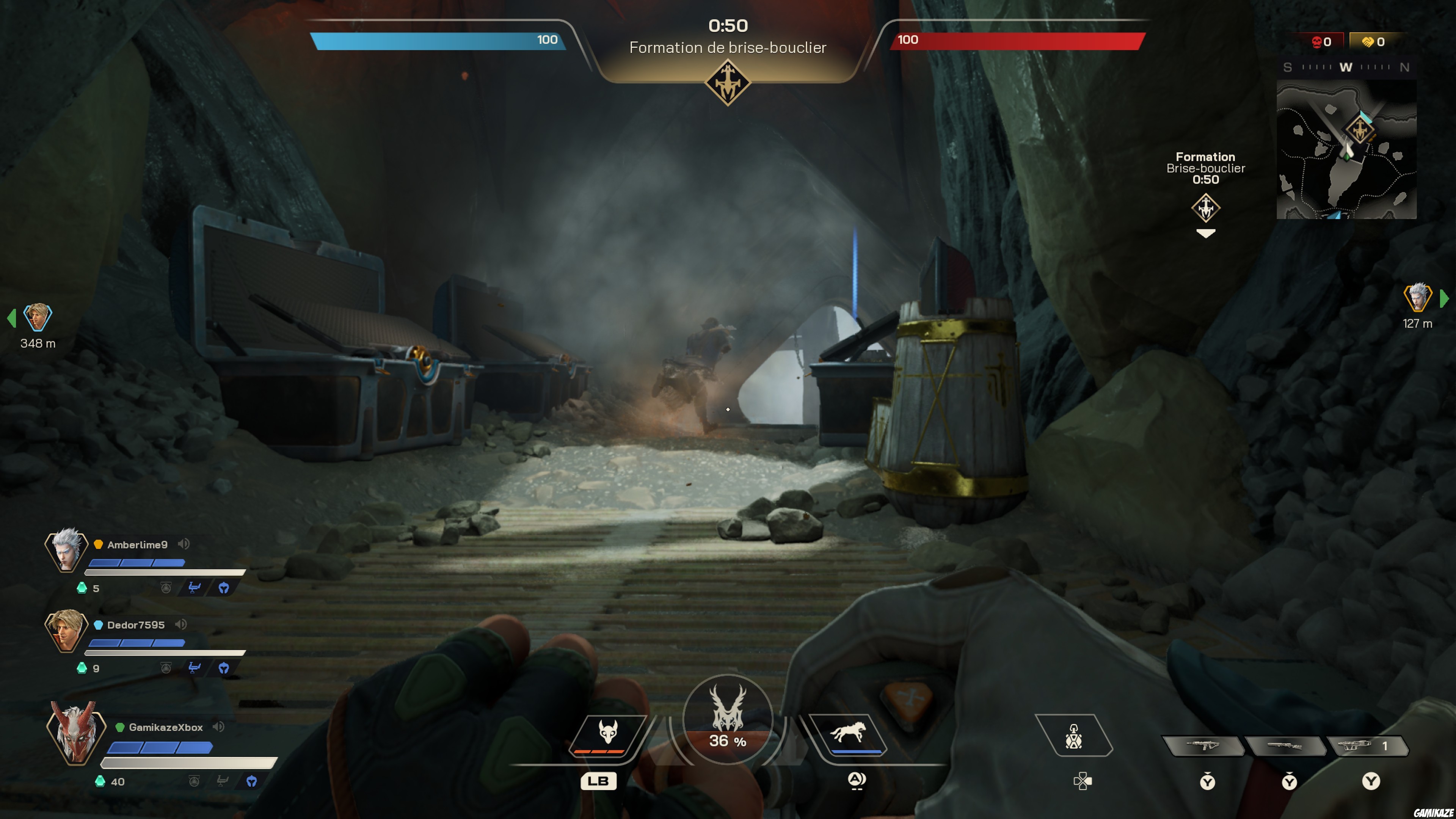
Task: Toggle GamikazeXbox's speaker icon
Action: (x=218, y=726)
